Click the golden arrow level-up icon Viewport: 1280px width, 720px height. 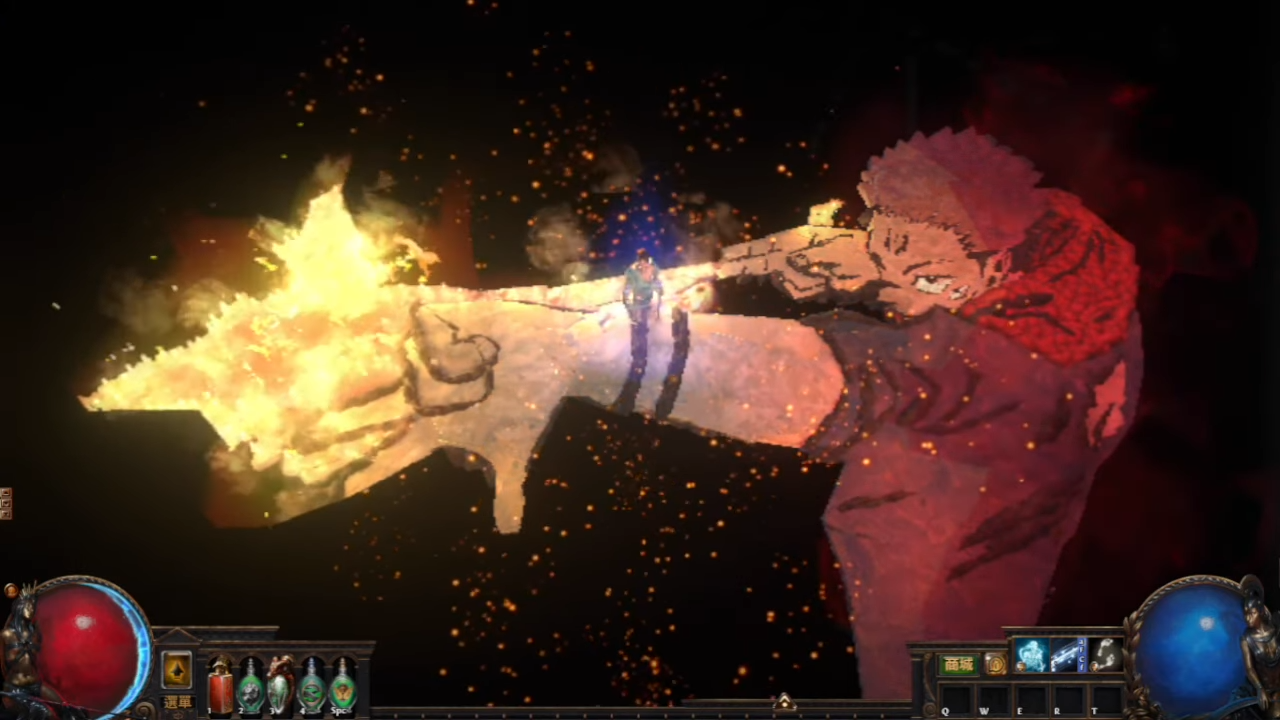[x=177, y=669]
